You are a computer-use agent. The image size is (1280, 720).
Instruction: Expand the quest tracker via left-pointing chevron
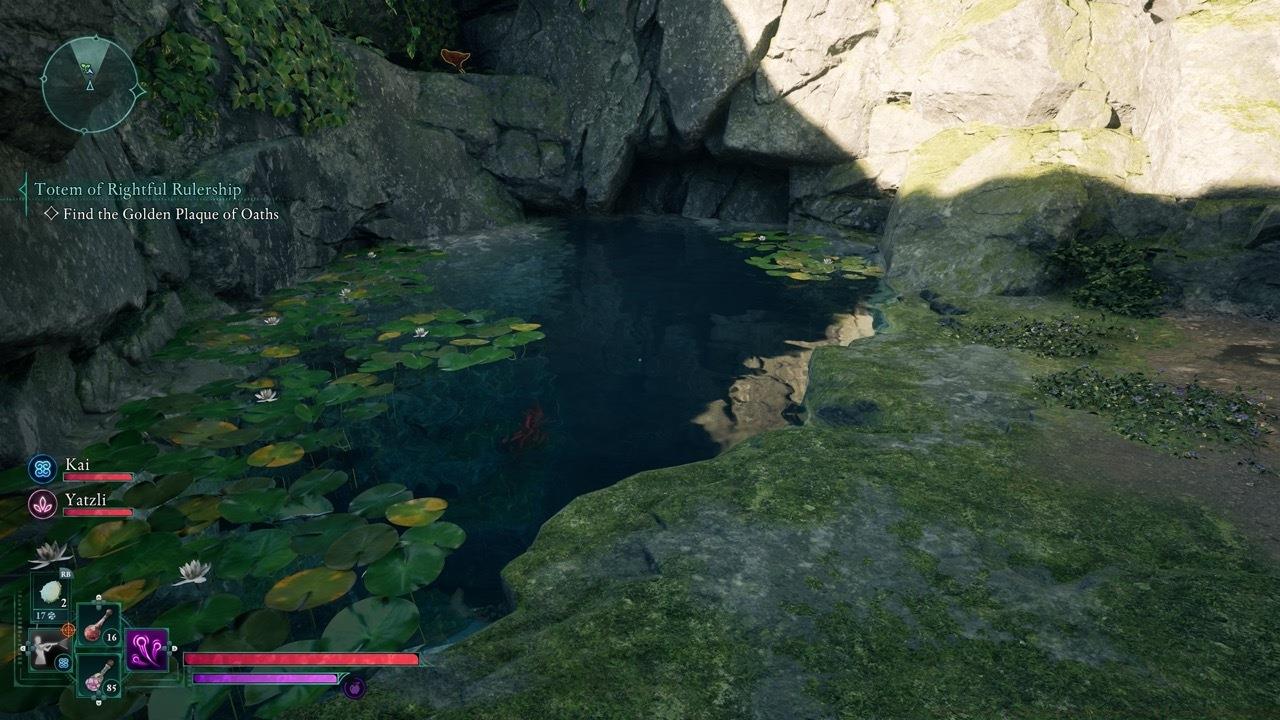tap(22, 190)
